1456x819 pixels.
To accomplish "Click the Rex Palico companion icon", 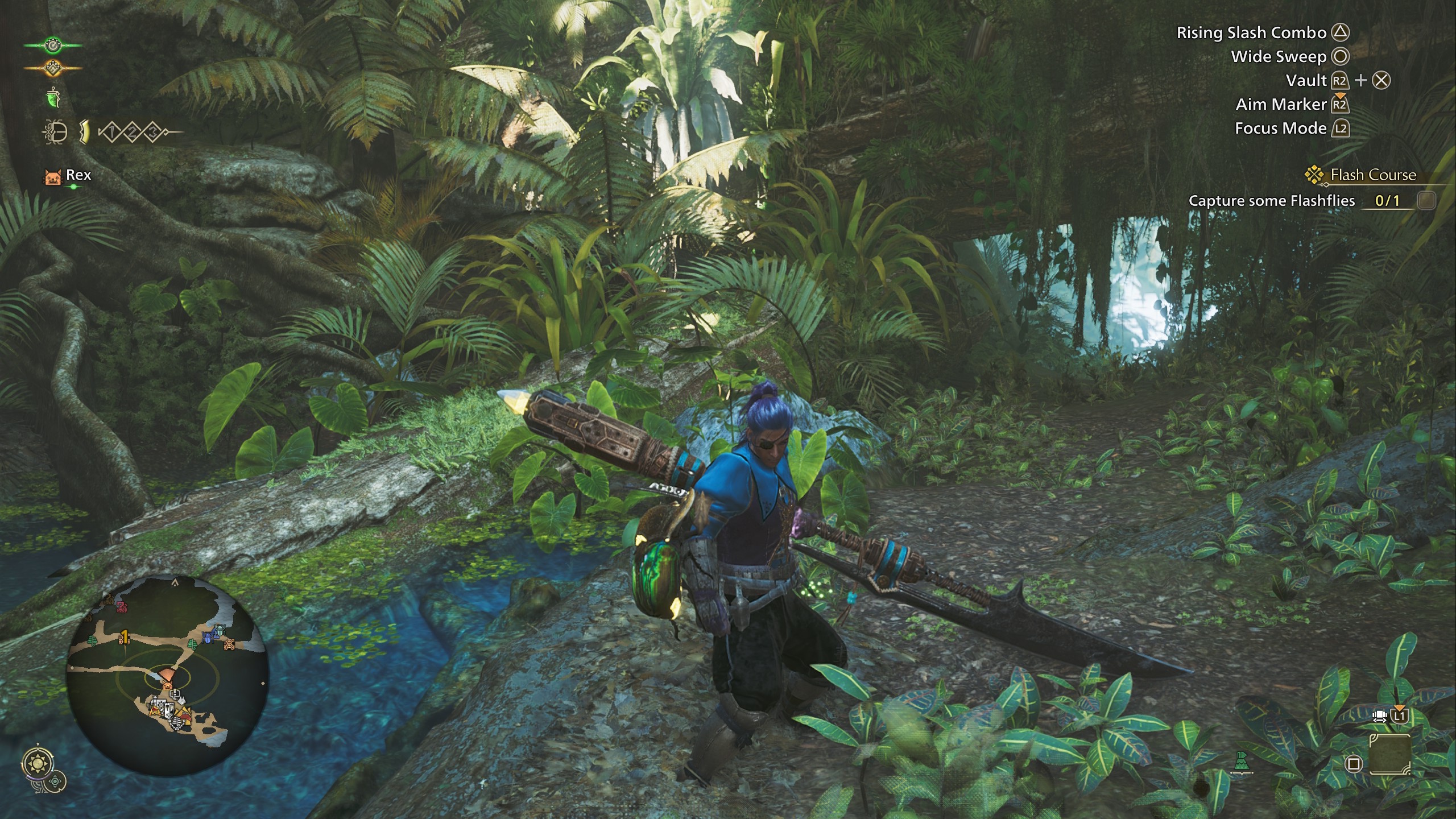I will click(52, 176).
